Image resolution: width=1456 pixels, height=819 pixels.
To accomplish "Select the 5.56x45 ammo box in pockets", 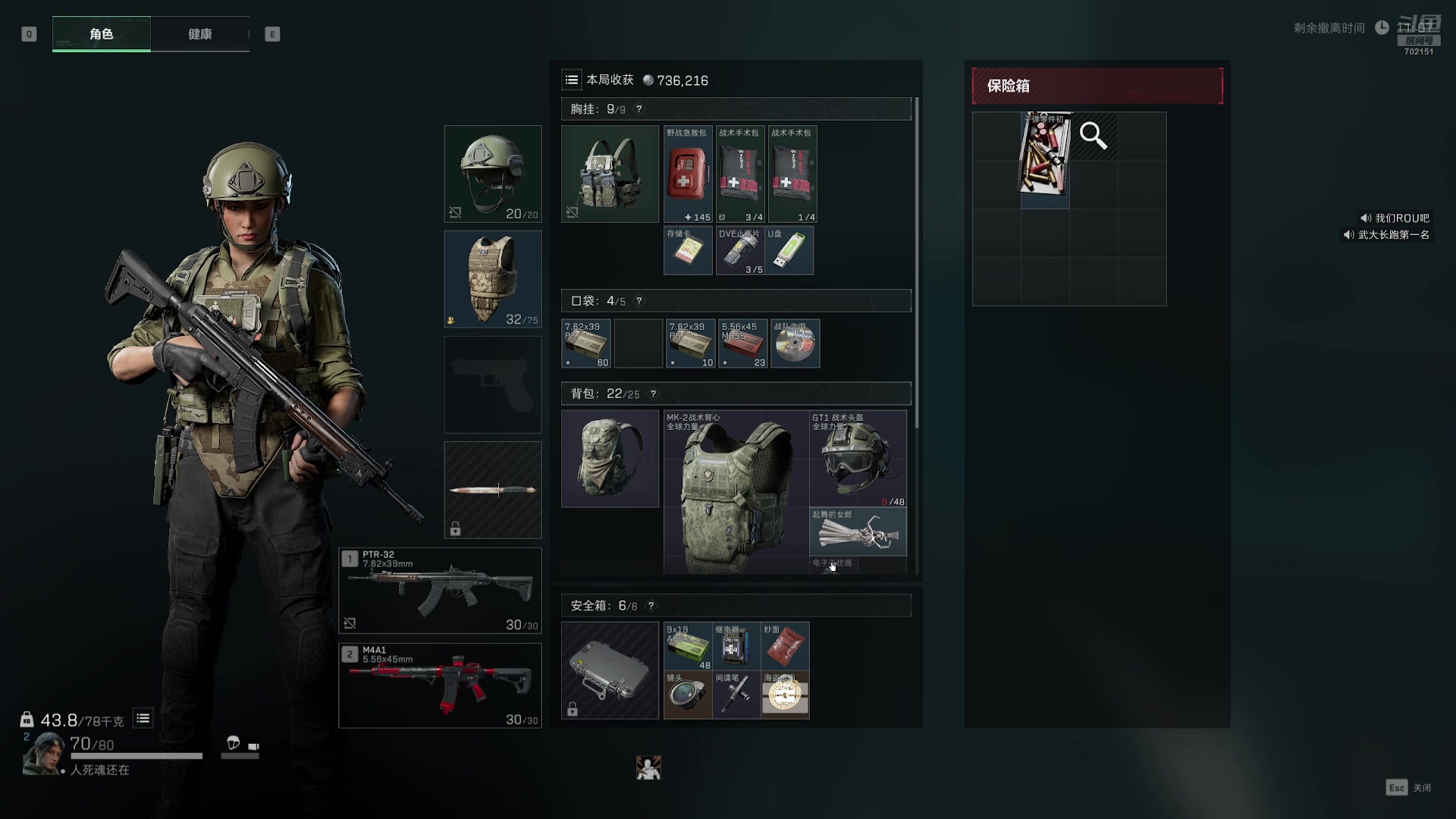I will pos(743,344).
